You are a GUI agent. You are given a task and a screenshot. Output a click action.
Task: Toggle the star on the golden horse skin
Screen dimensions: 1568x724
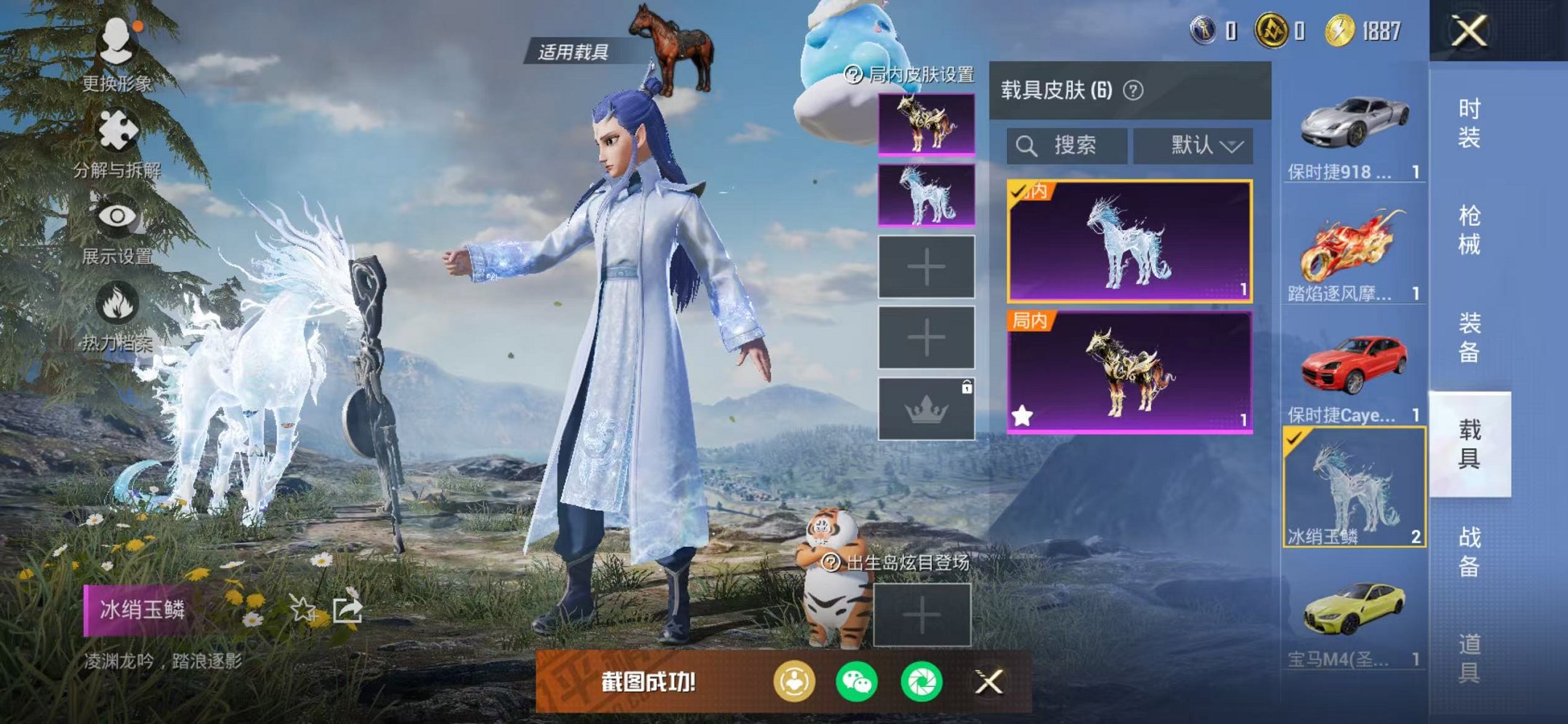click(1023, 415)
